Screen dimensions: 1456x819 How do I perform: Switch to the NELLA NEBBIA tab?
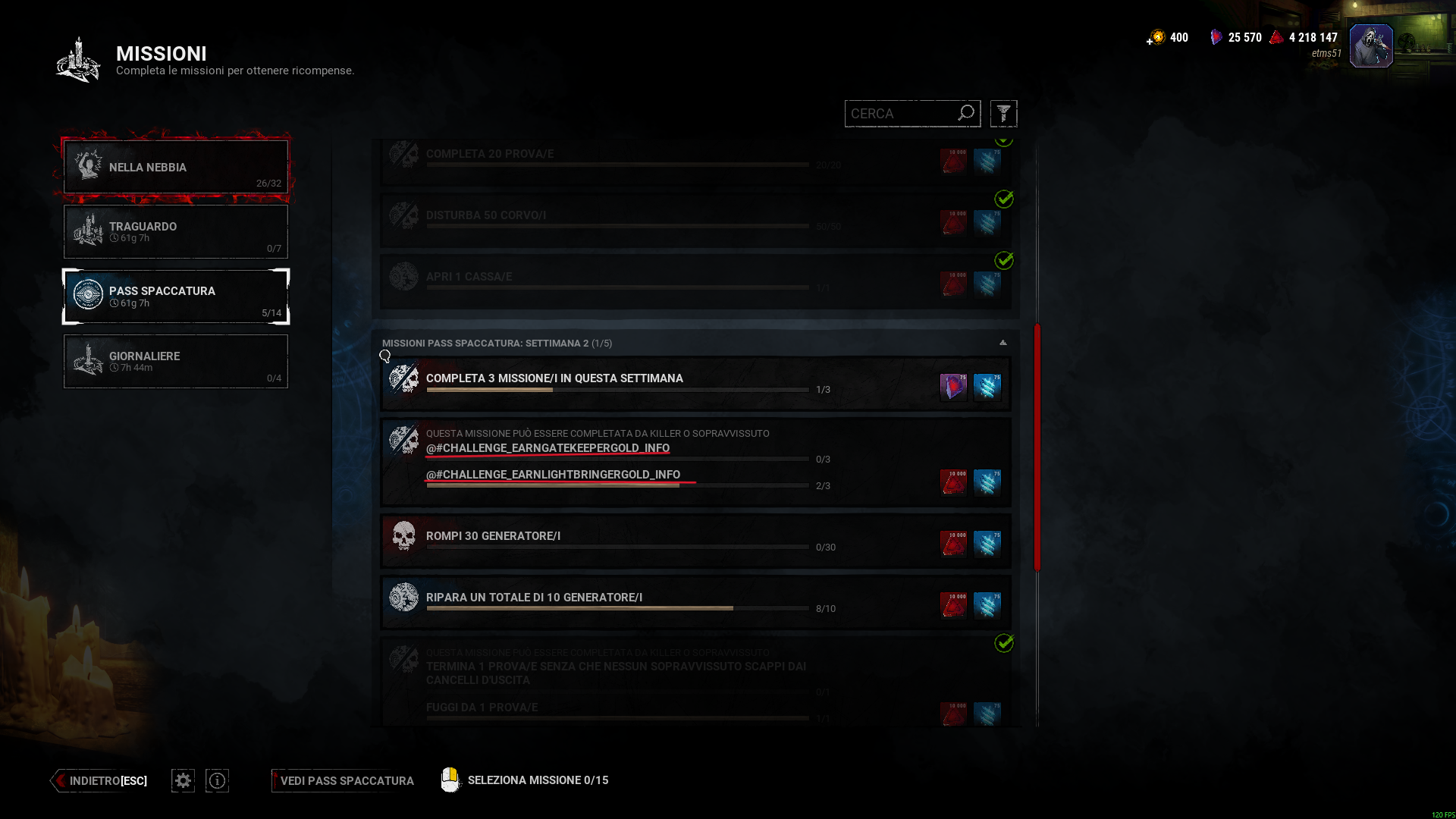point(175,167)
